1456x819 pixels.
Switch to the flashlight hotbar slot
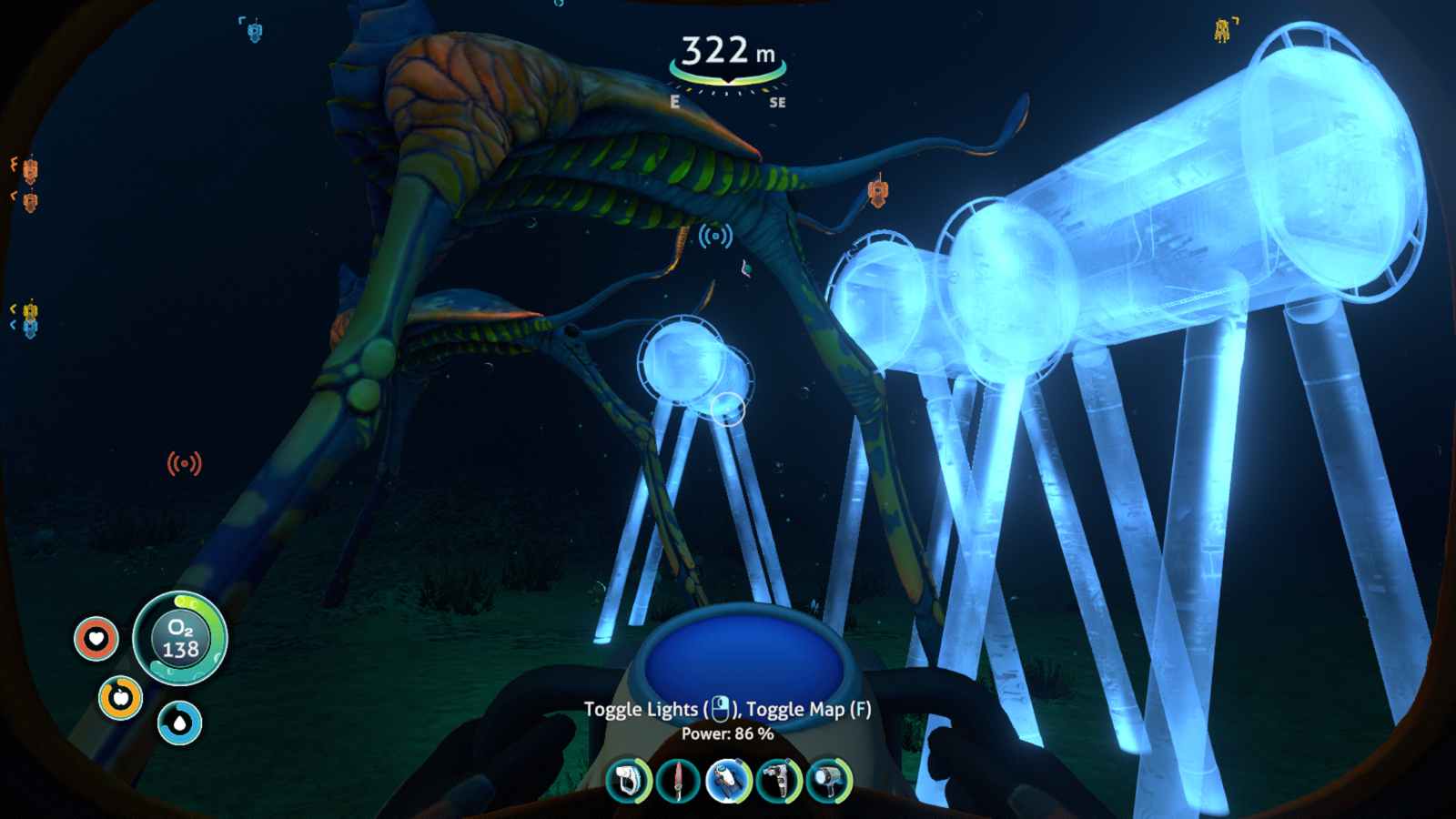[828, 781]
